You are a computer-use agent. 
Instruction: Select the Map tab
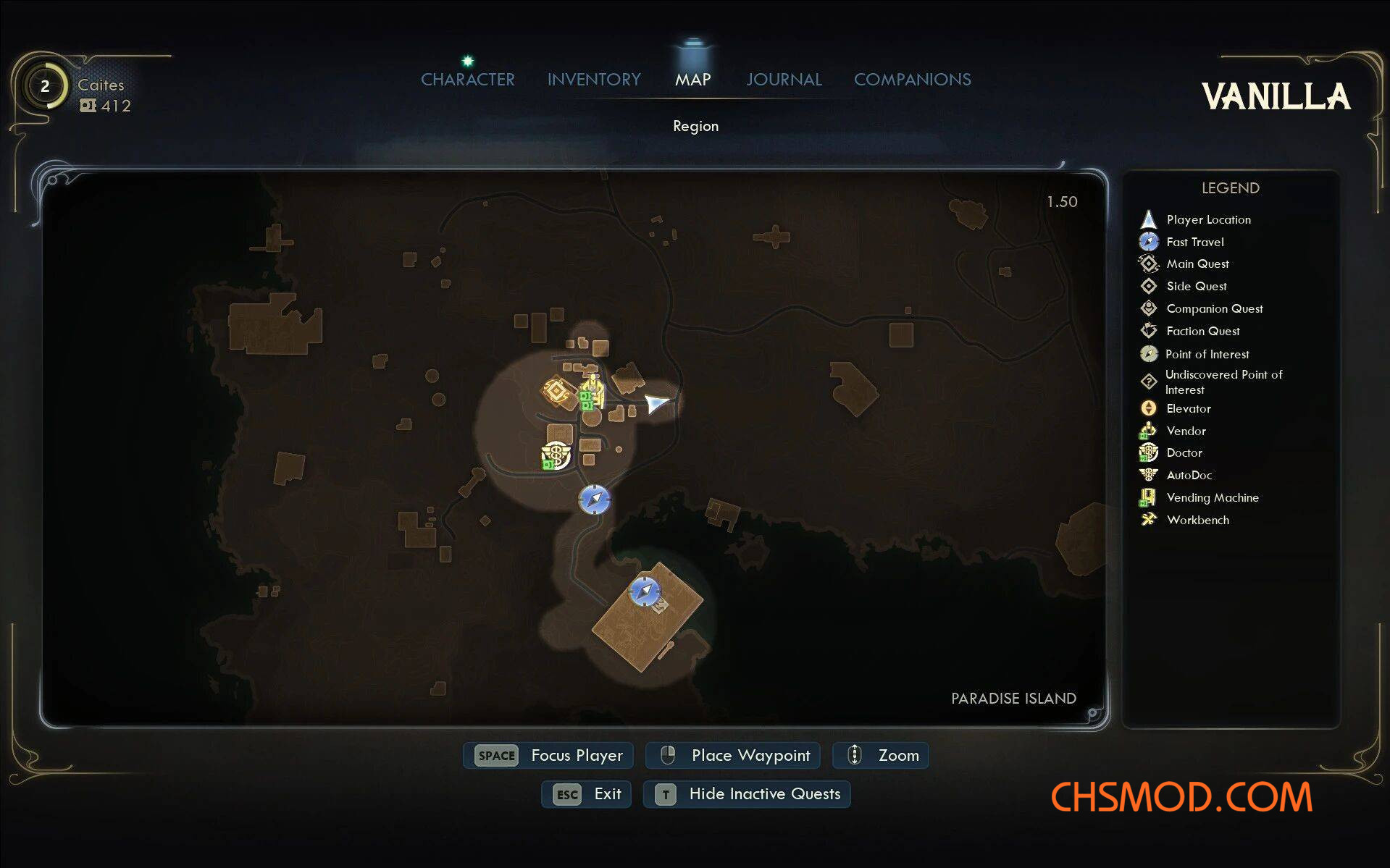pos(692,80)
